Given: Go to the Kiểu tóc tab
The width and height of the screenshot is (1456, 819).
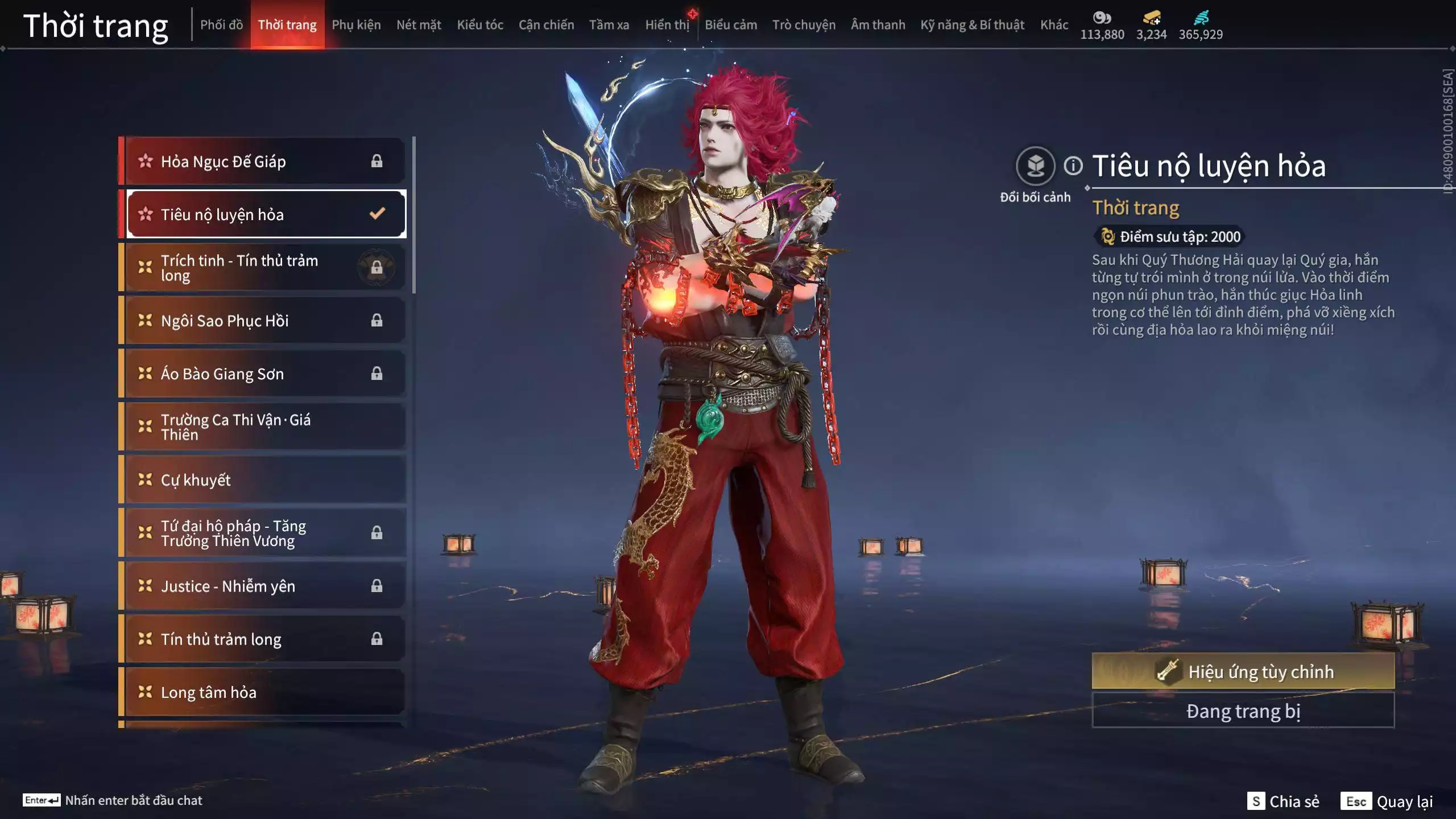Looking at the screenshot, I should tap(480, 25).
